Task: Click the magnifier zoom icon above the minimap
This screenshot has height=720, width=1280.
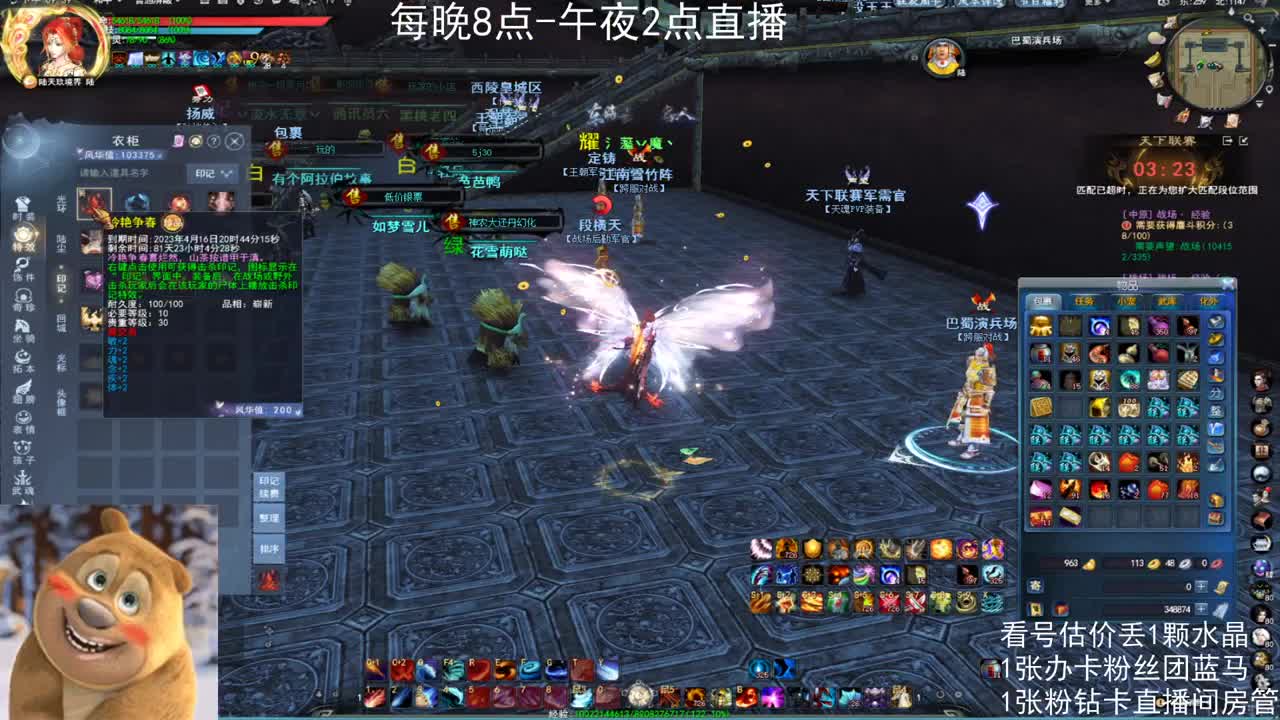Action: 1248,17
